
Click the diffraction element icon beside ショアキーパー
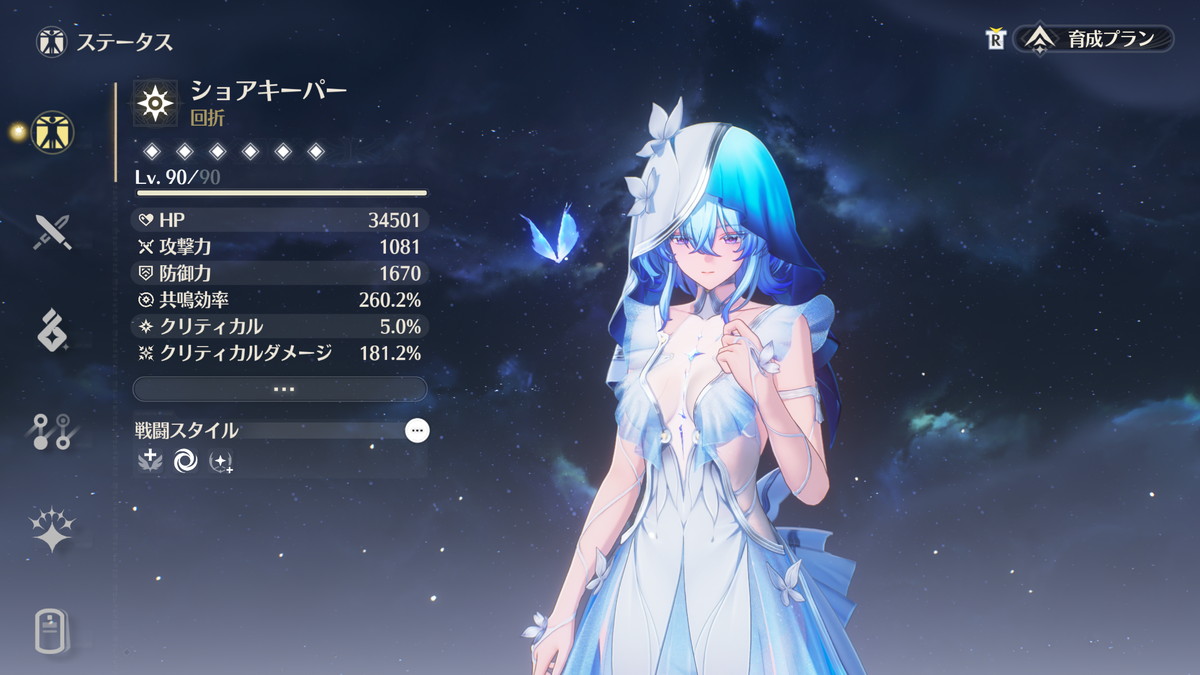[155, 103]
